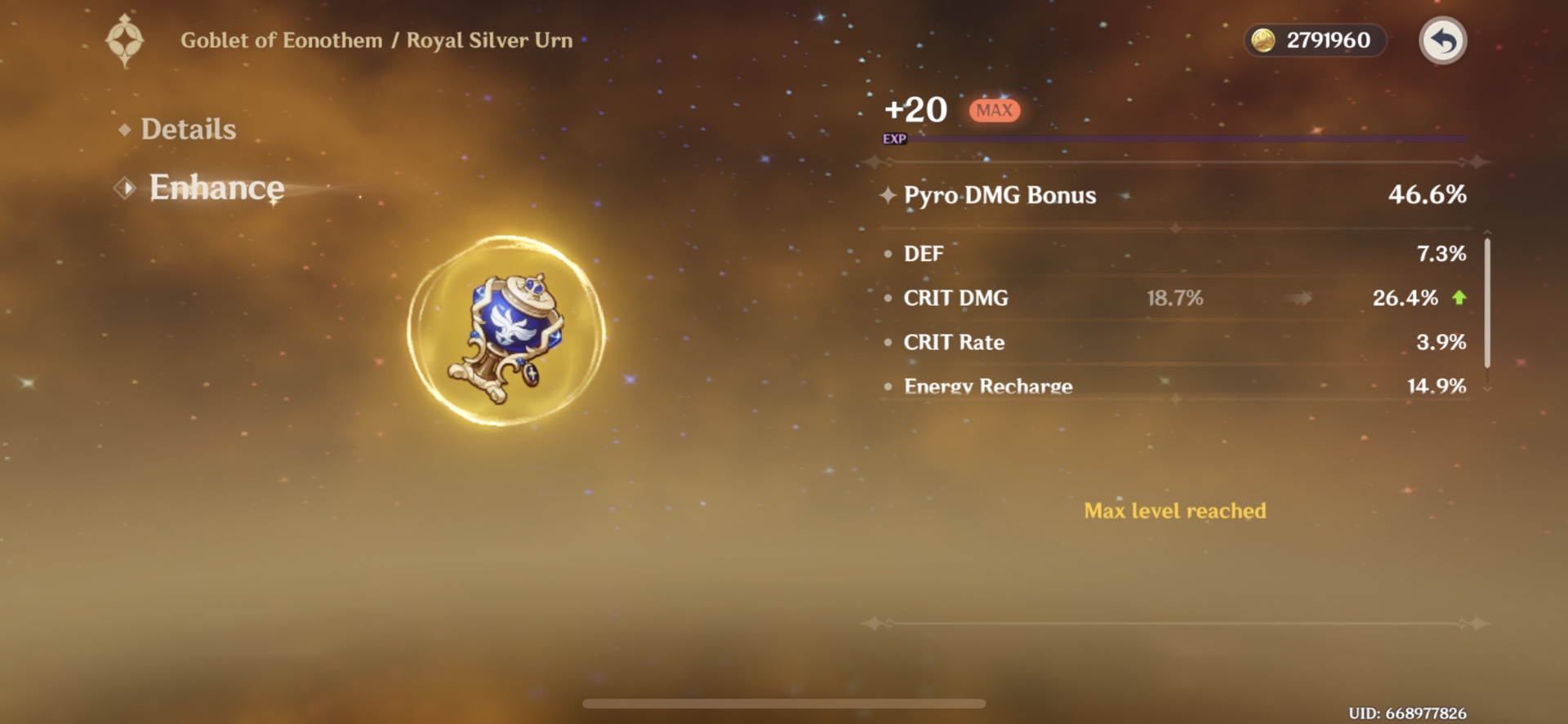
Task: Open the Enhance tab
Action: pos(216,187)
